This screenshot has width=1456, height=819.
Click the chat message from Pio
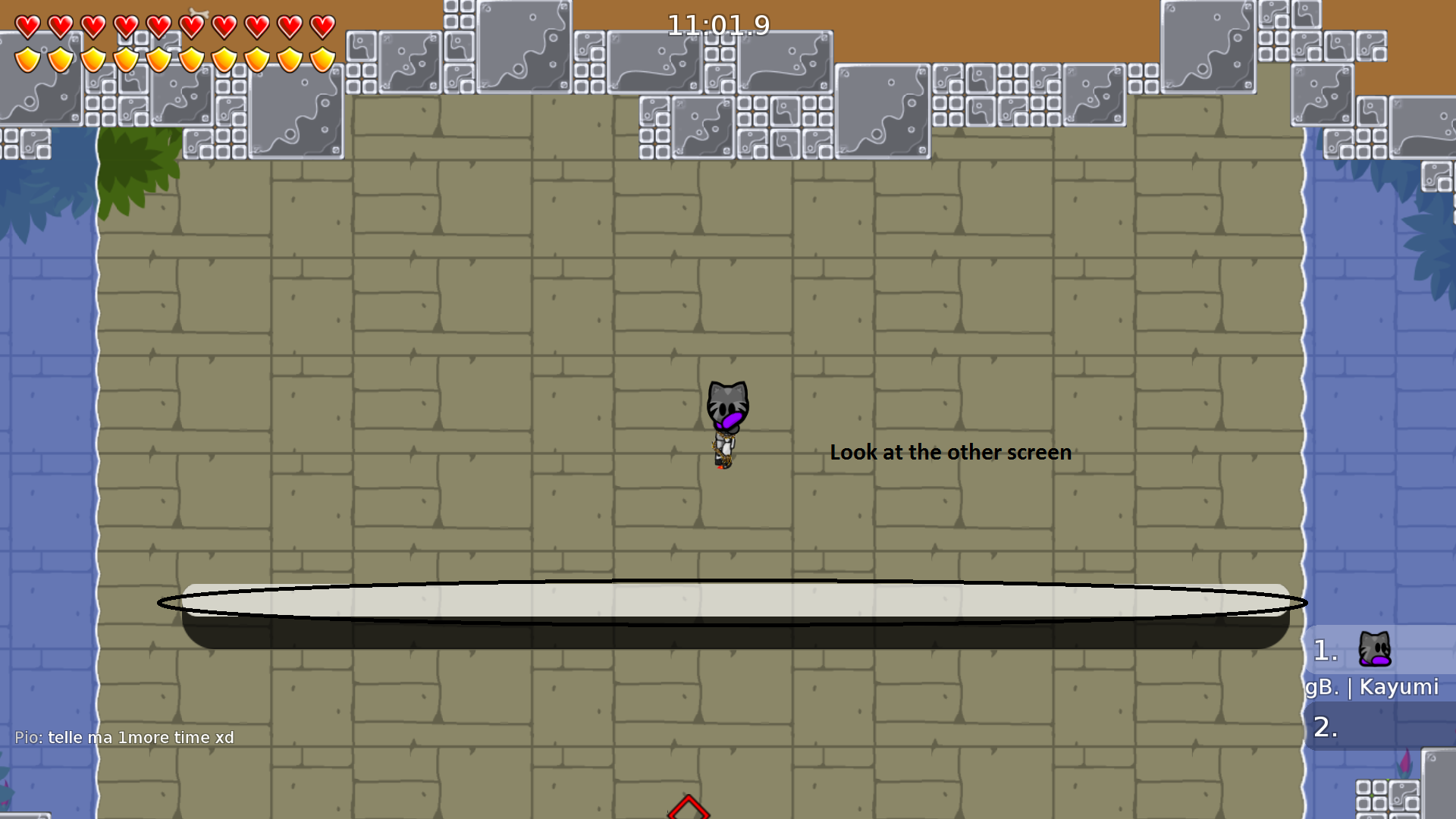pos(125,736)
